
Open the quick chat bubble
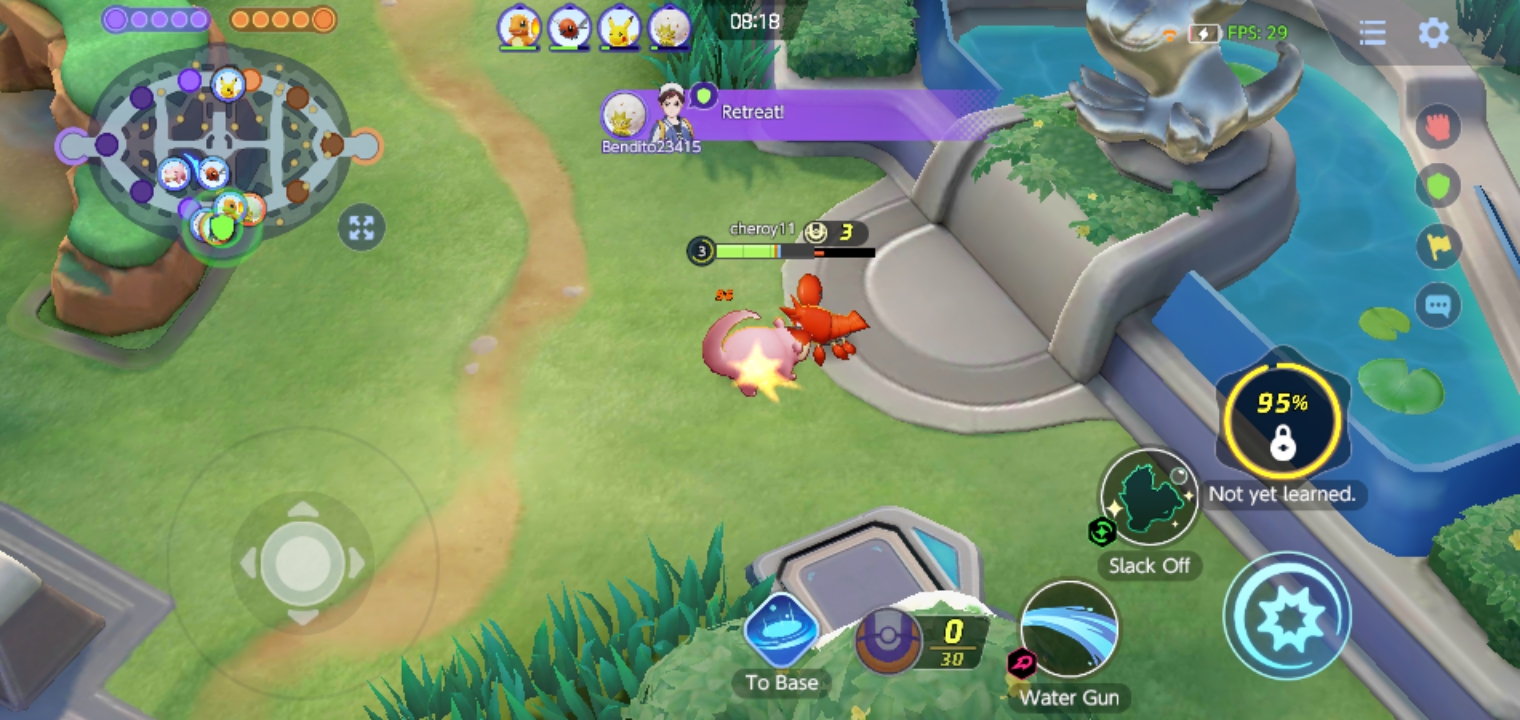click(x=1438, y=304)
